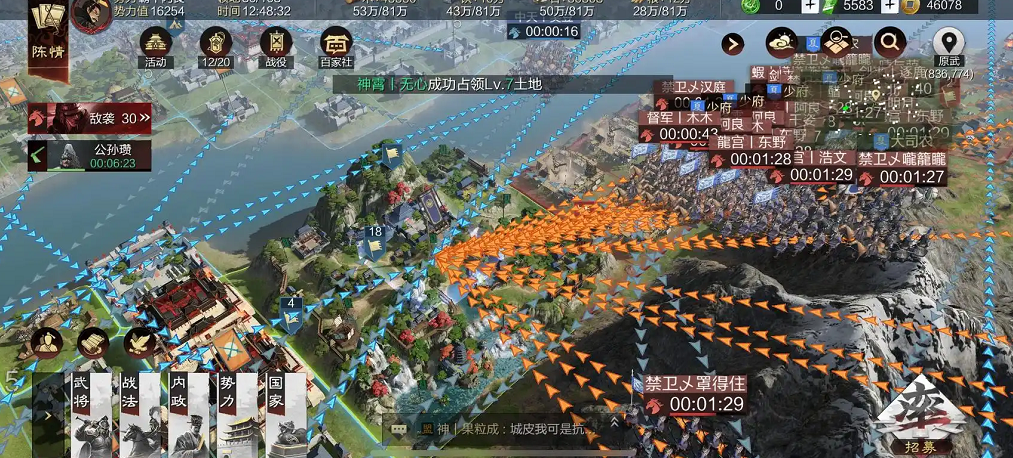The width and height of the screenshot is (1013, 458).
Task: Toggle the weather cloud-and-sun icon
Action: point(781,43)
